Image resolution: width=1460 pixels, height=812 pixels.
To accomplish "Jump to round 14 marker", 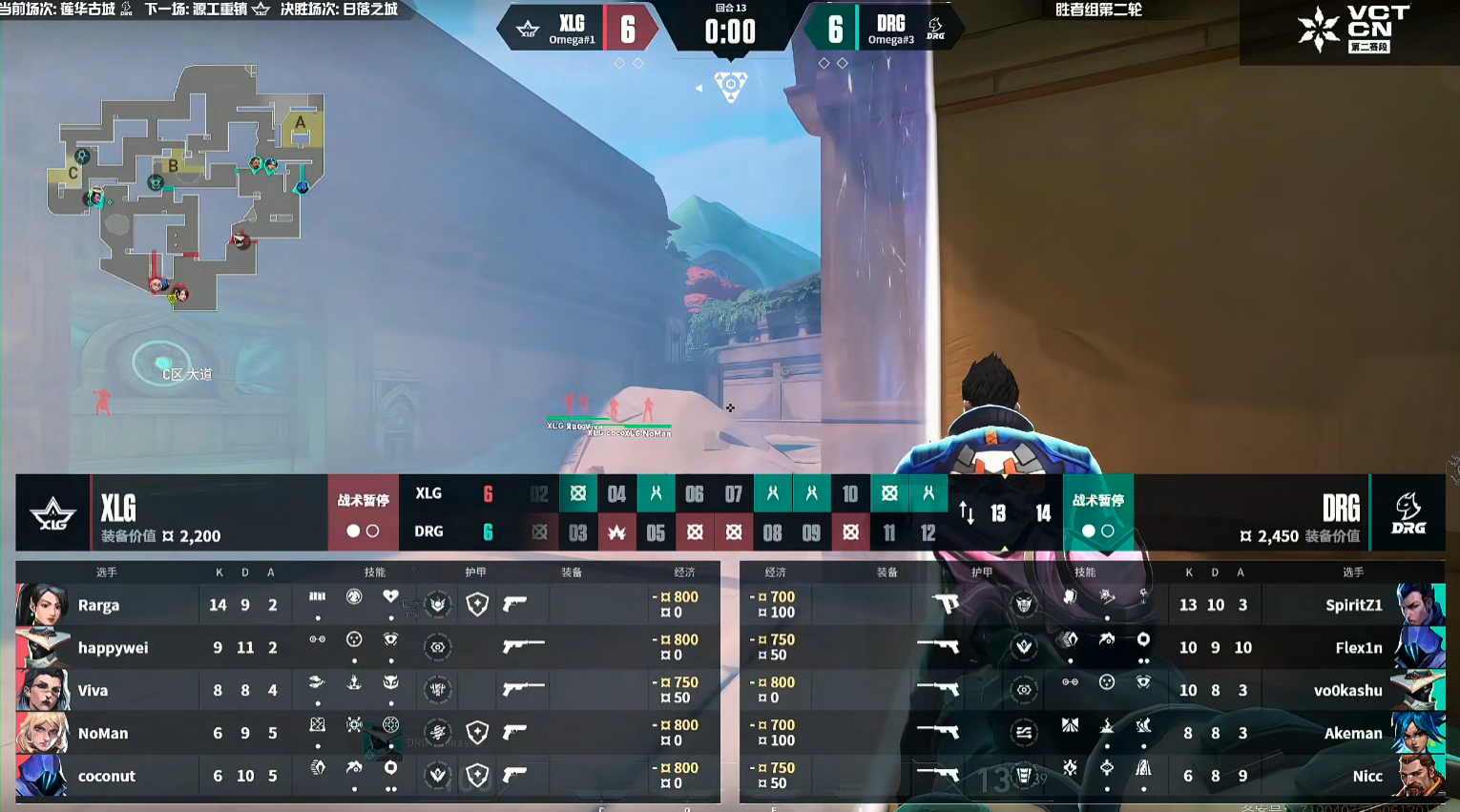I will point(1043,513).
